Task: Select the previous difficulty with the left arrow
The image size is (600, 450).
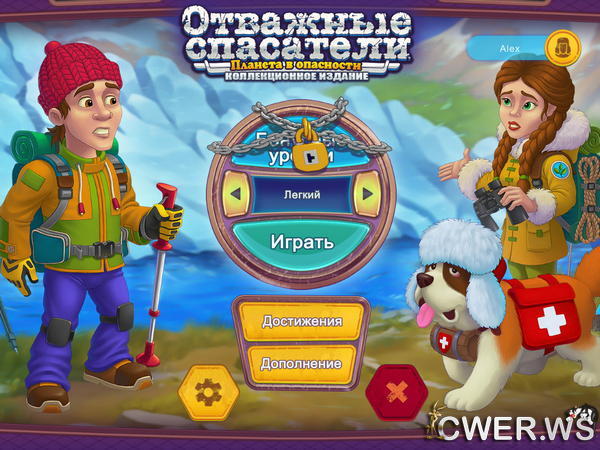Action: tap(237, 193)
